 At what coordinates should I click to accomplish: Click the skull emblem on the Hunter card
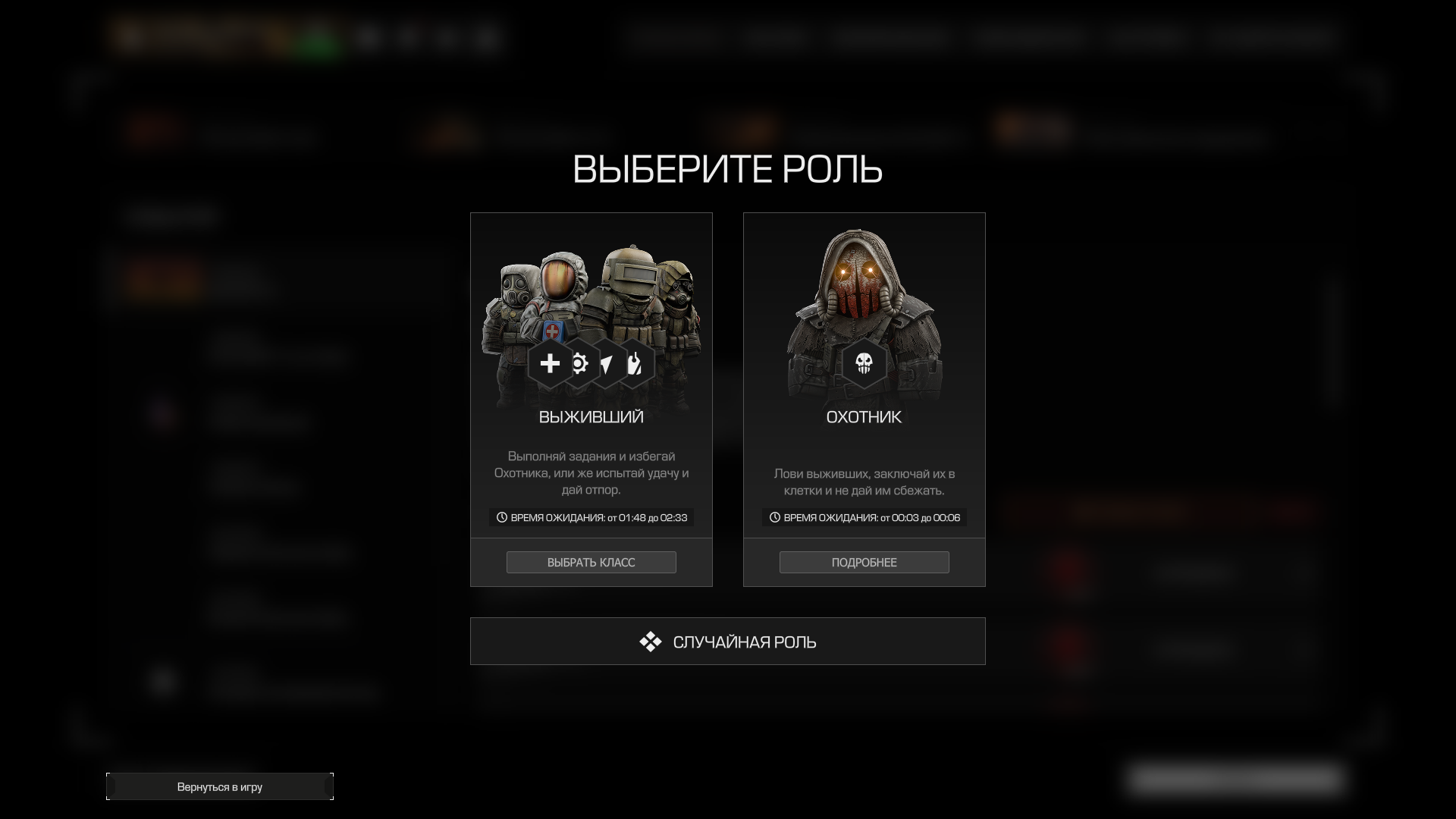coord(864,364)
